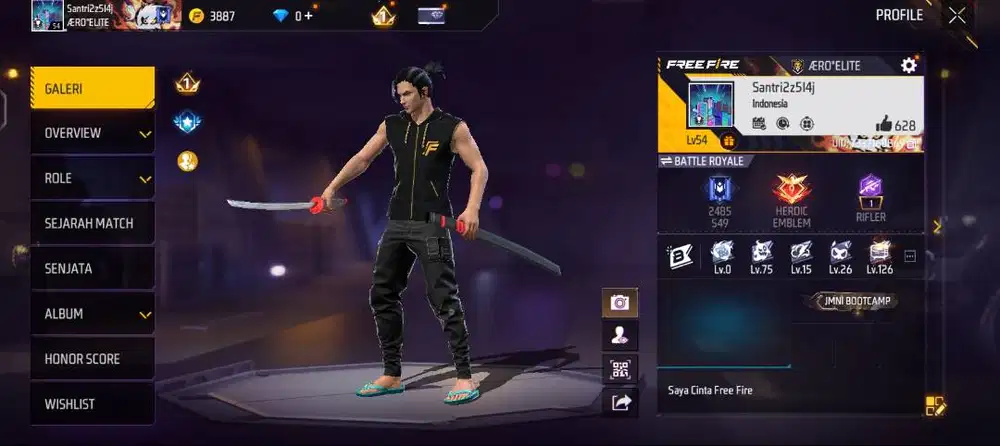Open the Role menu entry
Screen dimensions: 1000x446
click(92, 178)
